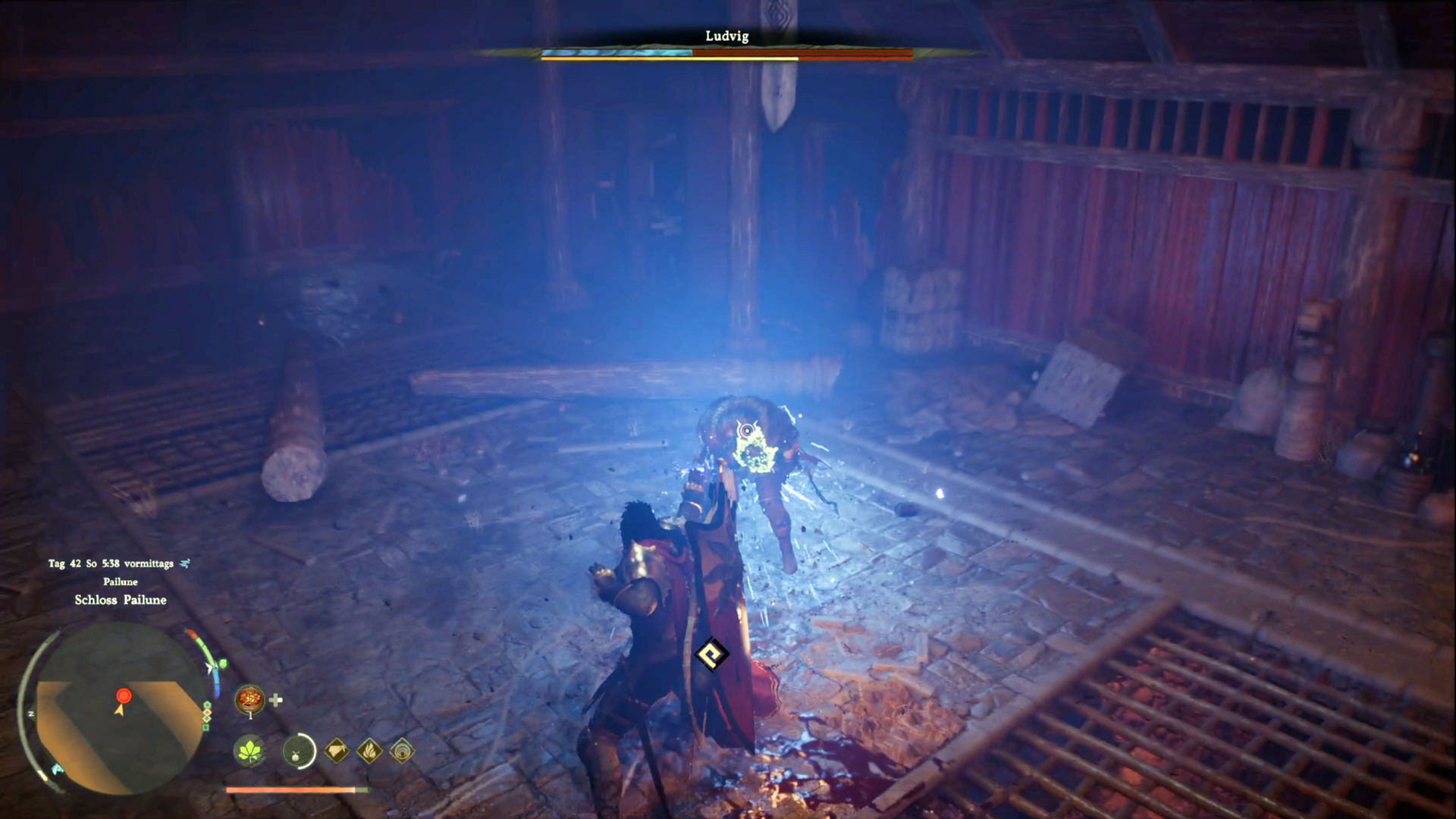Activate the spiral swirl diamond ability
Screen dimensions: 1456x819
(x=402, y=752)
